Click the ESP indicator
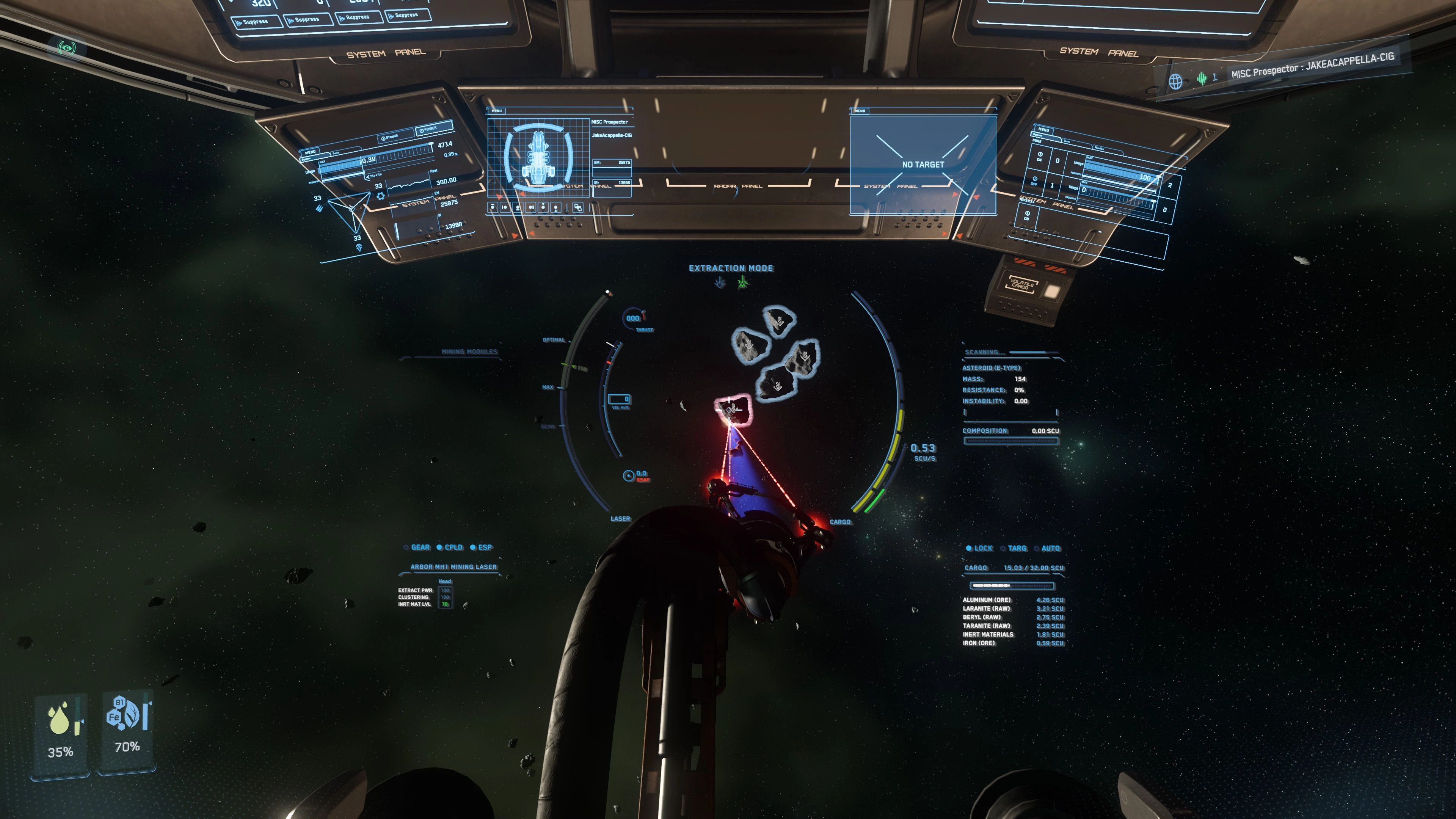This screenshot has width=1456, height=819. point(482,547)
